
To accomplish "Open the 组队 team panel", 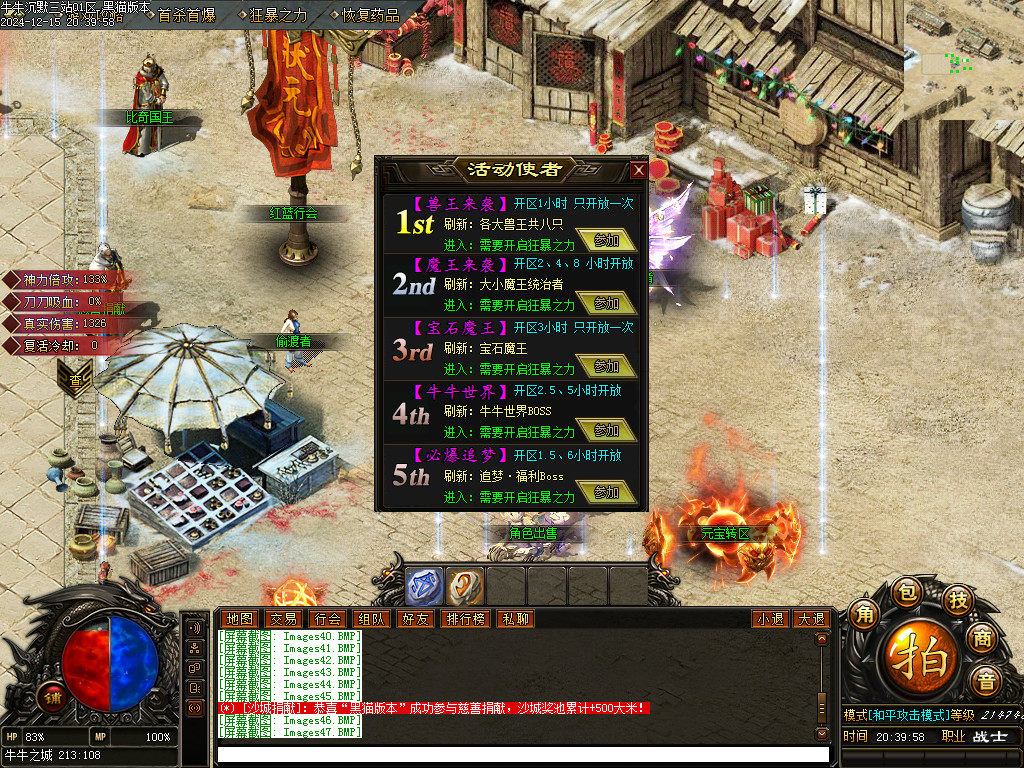I will [371, 619].
